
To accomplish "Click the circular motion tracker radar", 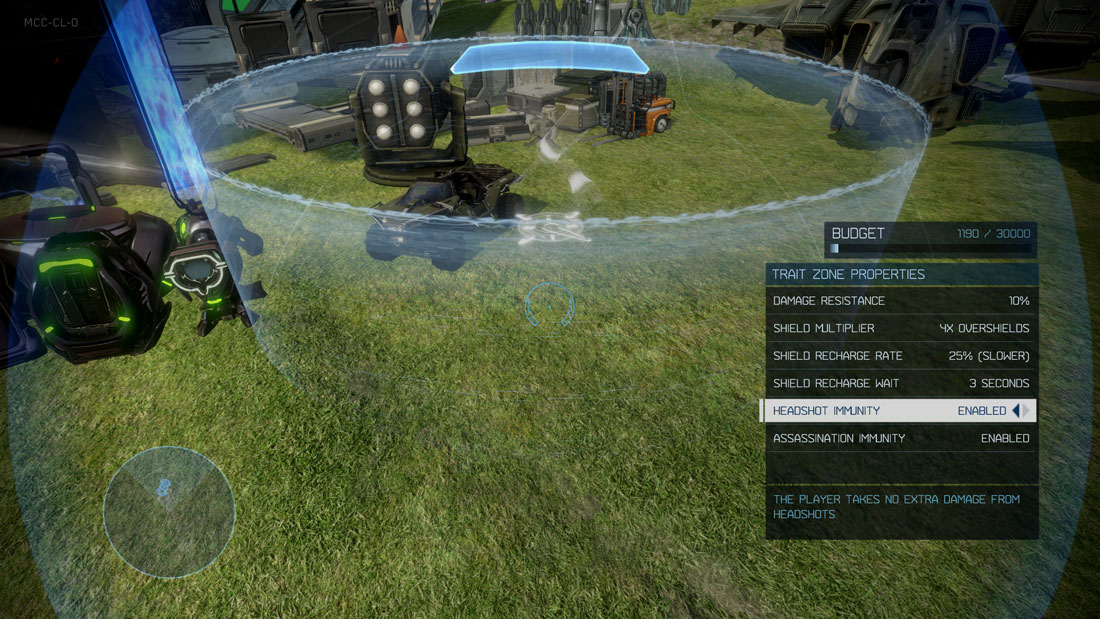I will [x=169, y=512].
